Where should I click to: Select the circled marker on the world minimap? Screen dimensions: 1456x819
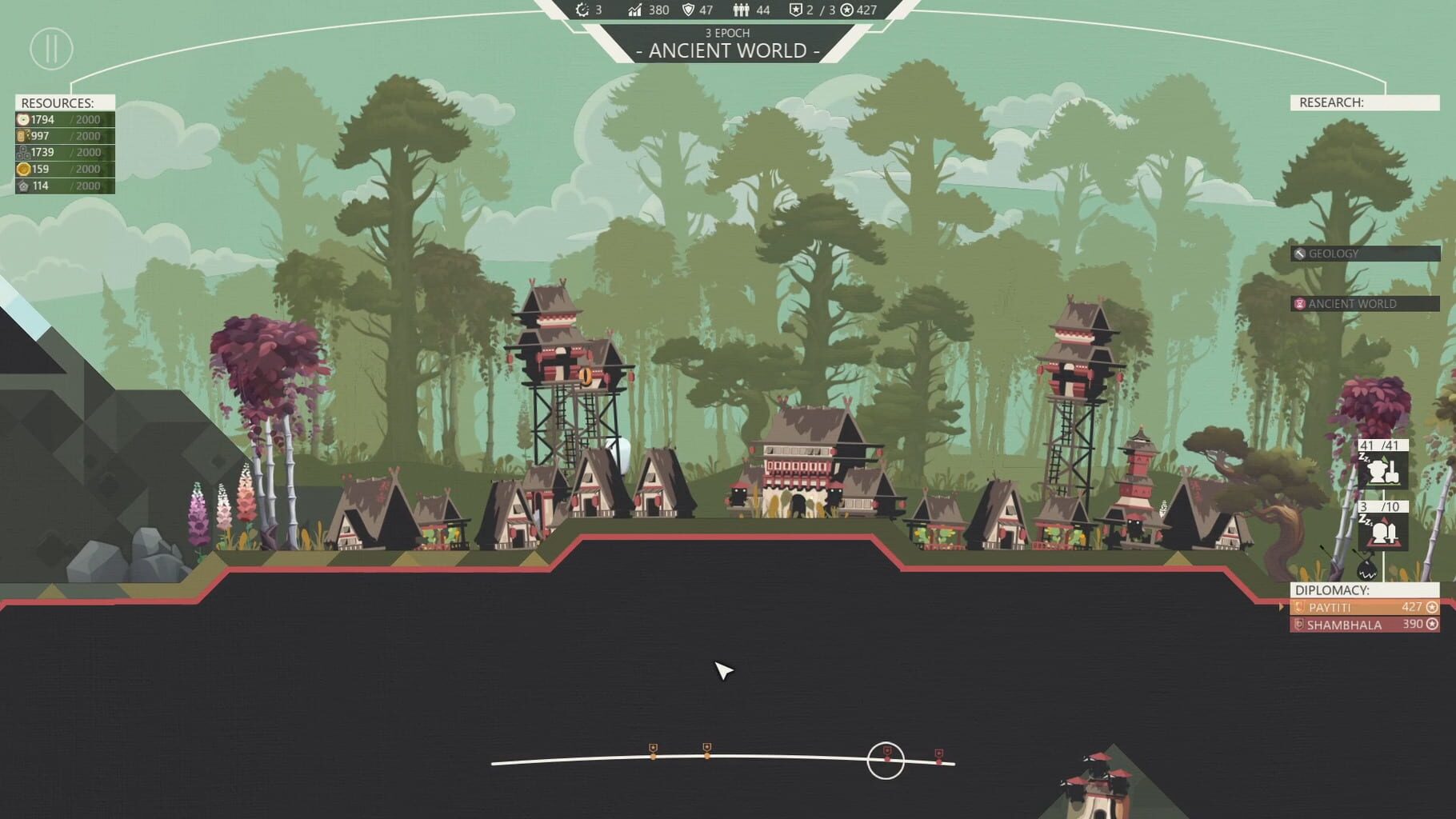click(x=885, y=758)
